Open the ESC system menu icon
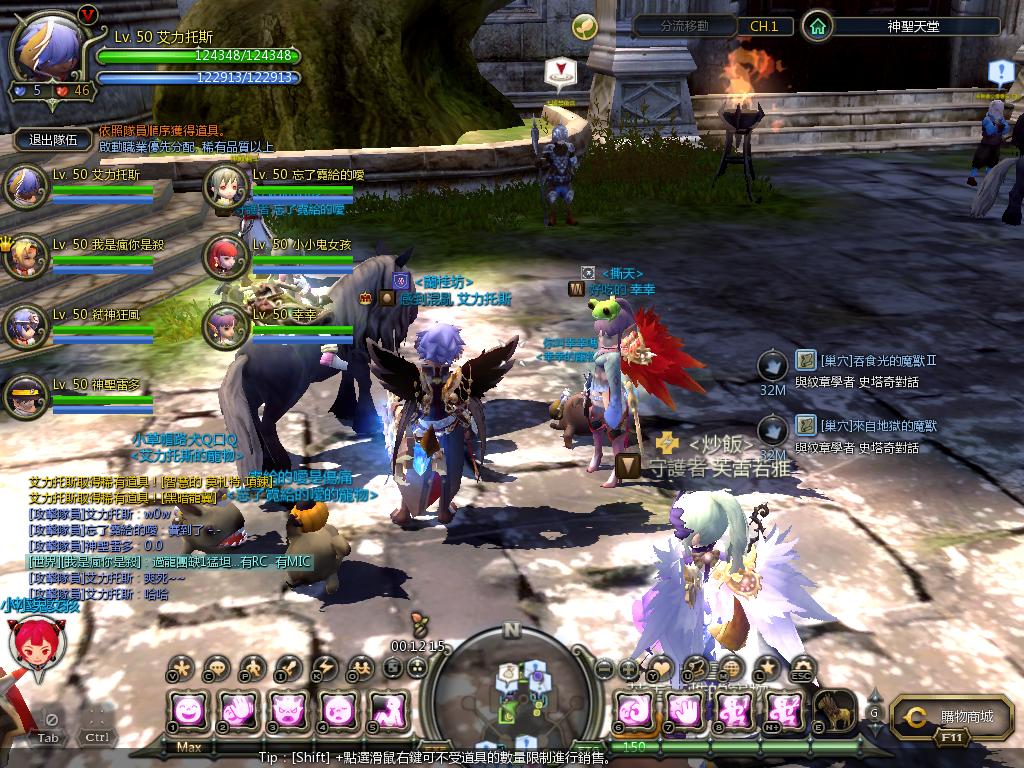This screenshot has height=768, width=1024. click(x=800, y=668)
